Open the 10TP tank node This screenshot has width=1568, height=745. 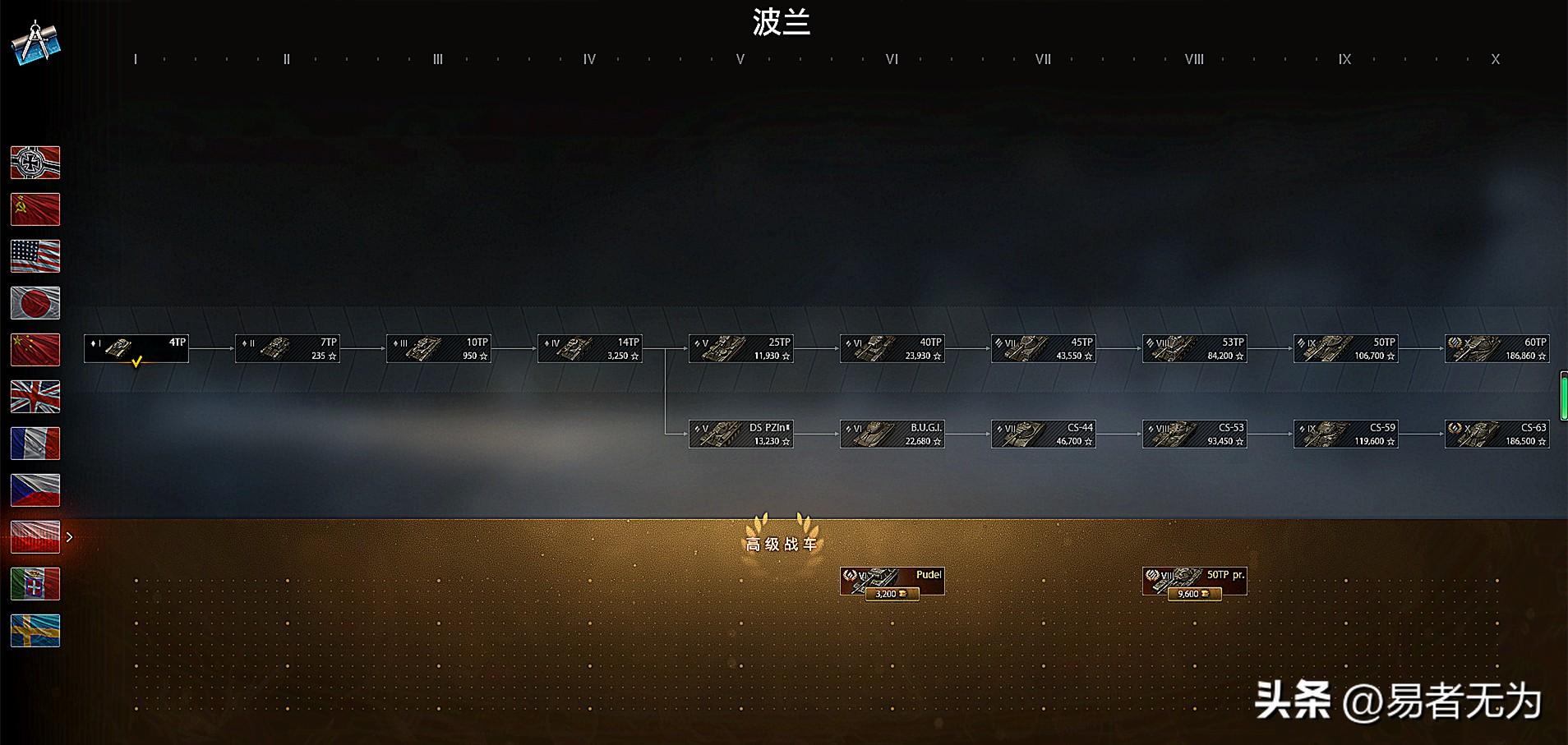coord(439,348)
